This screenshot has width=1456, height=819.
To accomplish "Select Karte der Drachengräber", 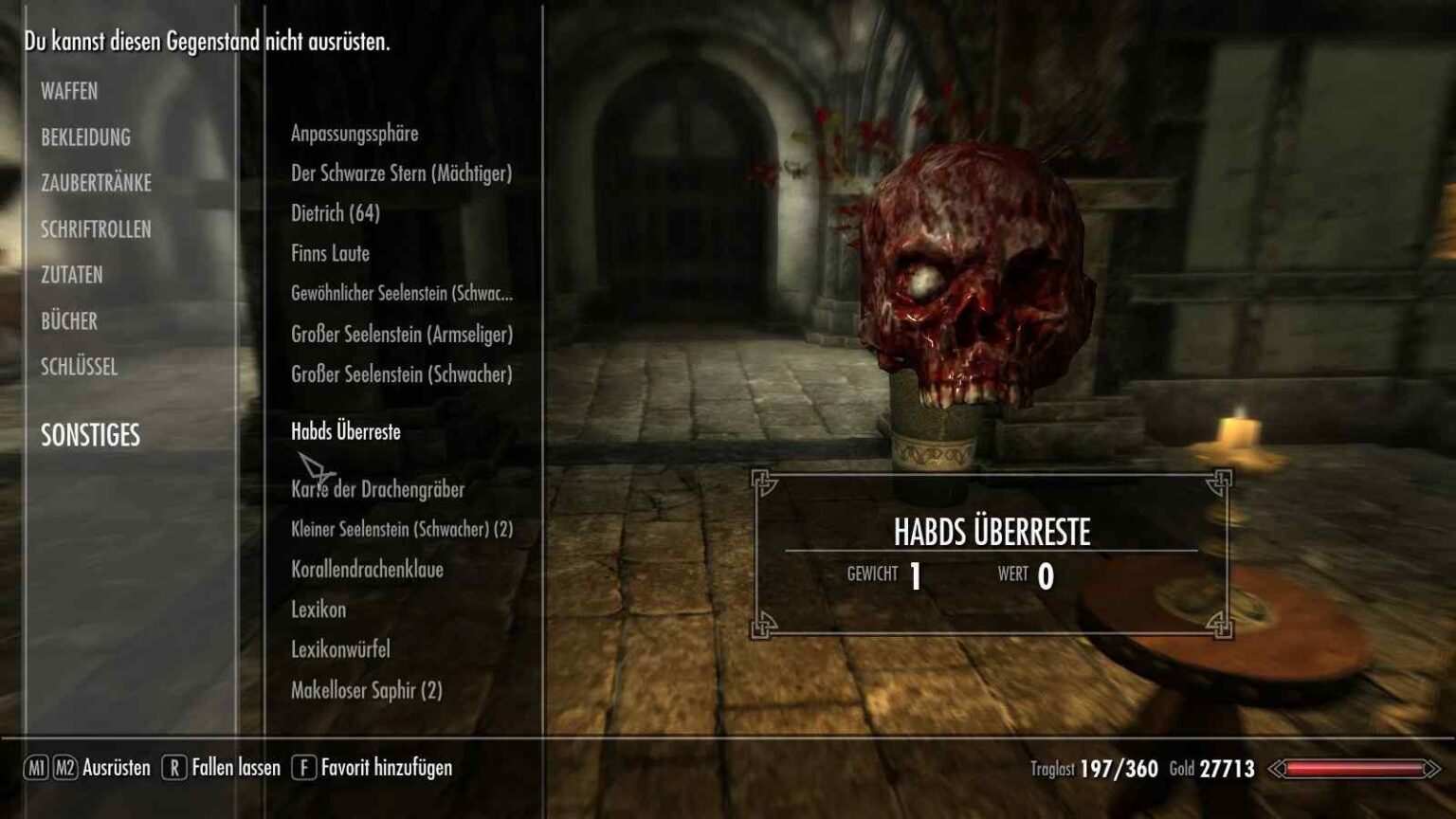I will [x=378, y=491].
